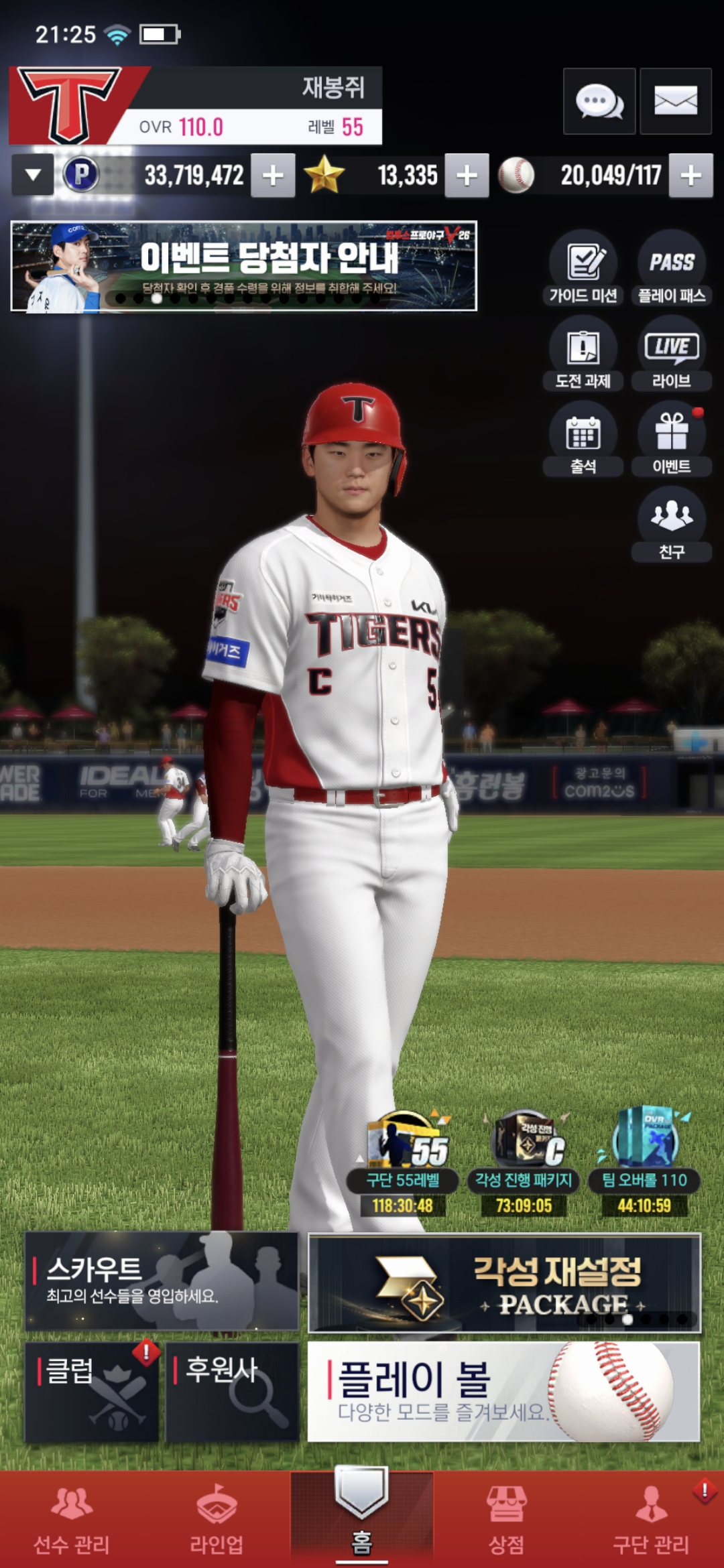Open the 이벤트 당첨자 안내 banner
Screen dimensions: 724x1568
[x=244, y=266]
